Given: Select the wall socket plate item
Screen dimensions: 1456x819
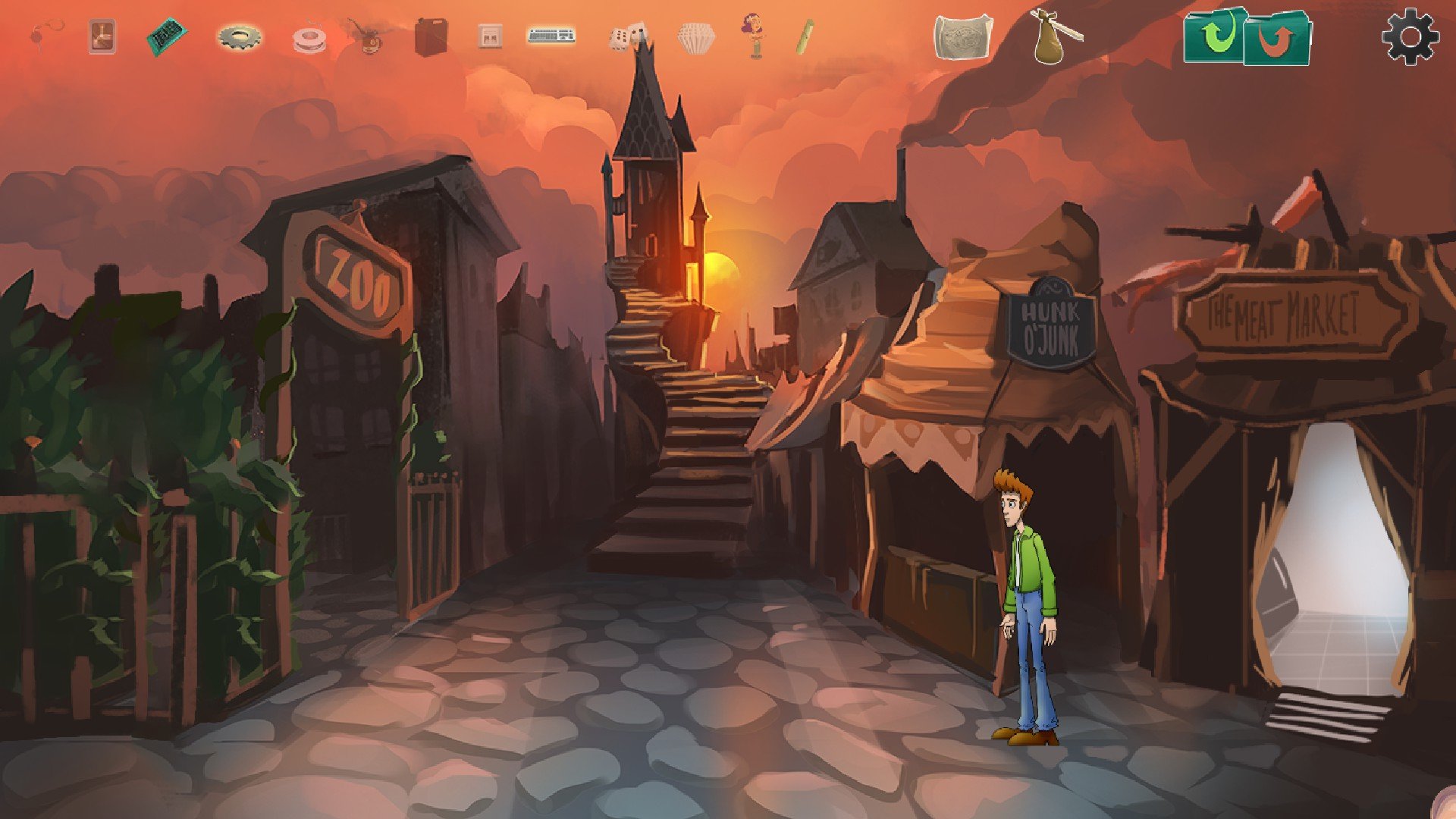Looking at the screenshot, I should point(490,36).
